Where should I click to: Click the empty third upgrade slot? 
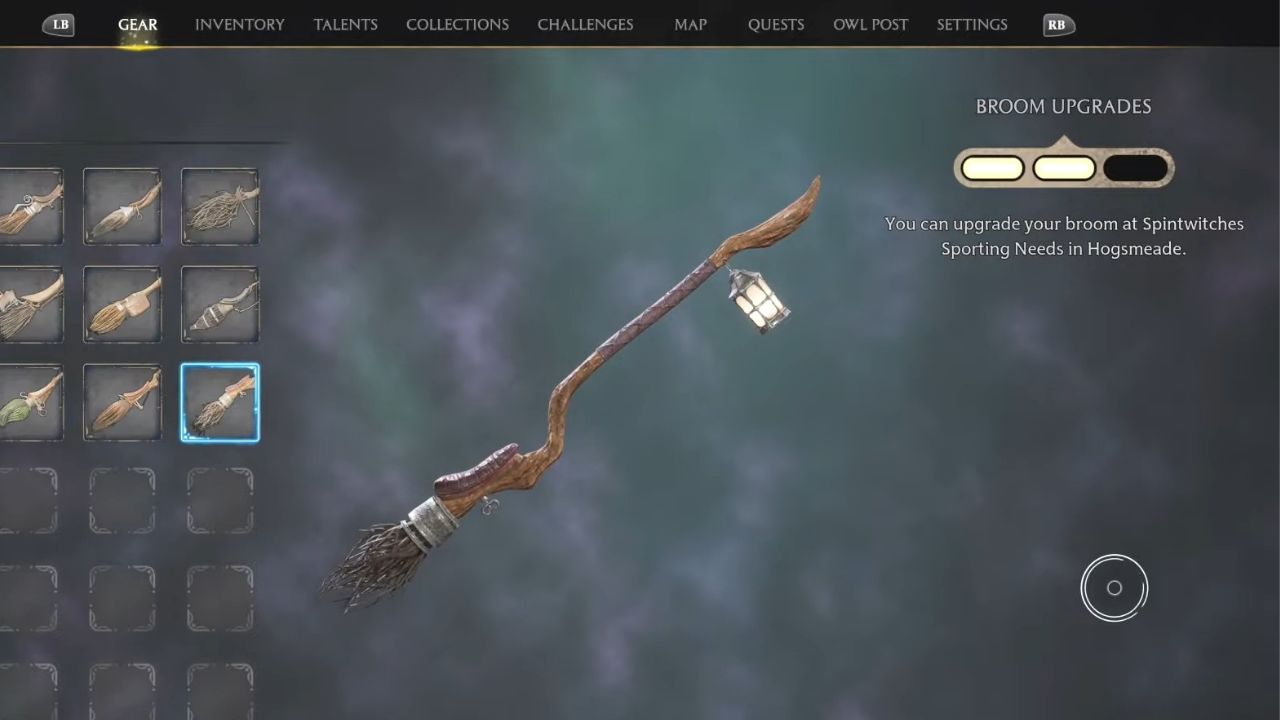(1136, 167)
